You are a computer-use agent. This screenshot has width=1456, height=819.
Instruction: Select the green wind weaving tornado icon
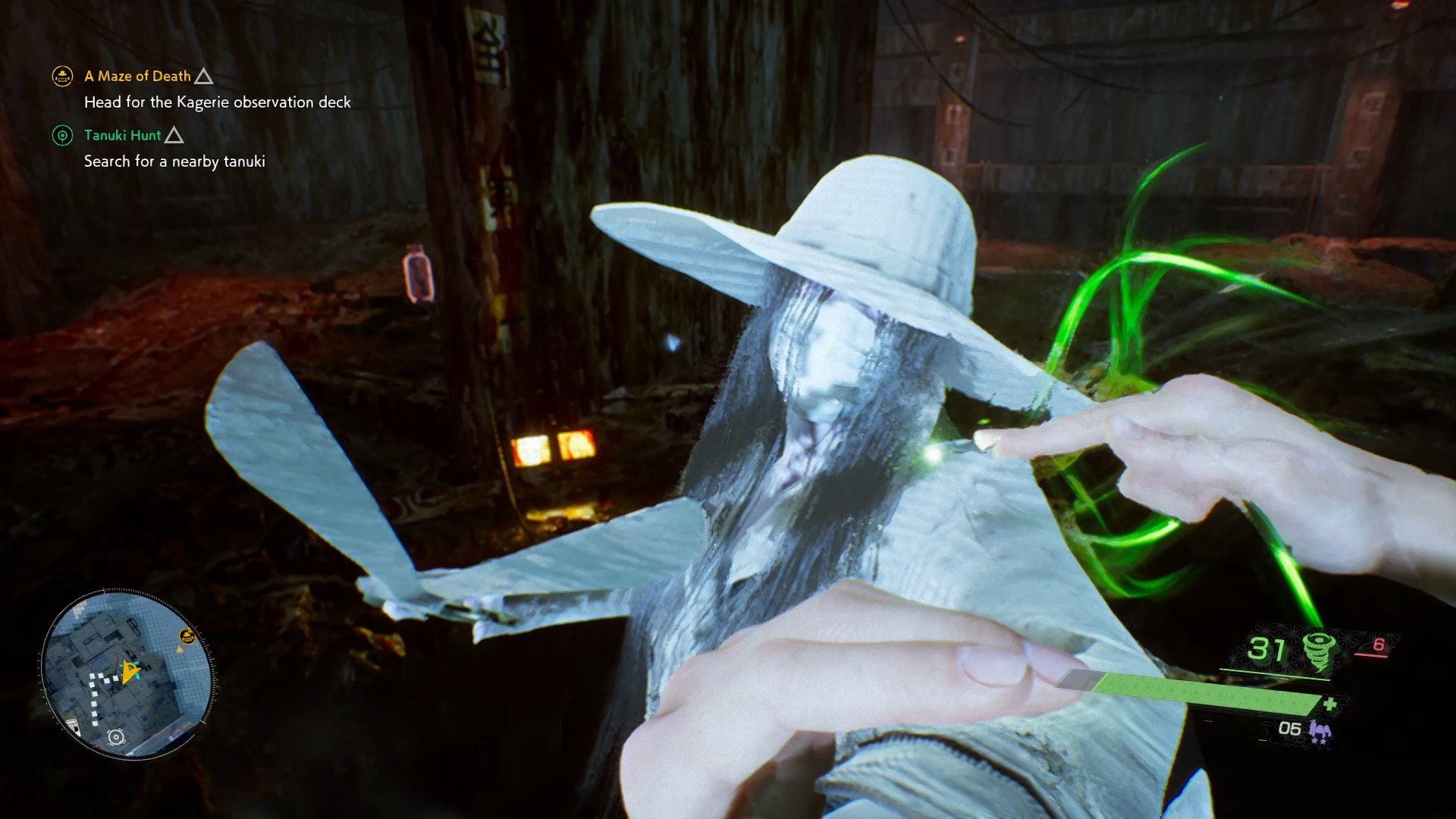point(1318,651)
